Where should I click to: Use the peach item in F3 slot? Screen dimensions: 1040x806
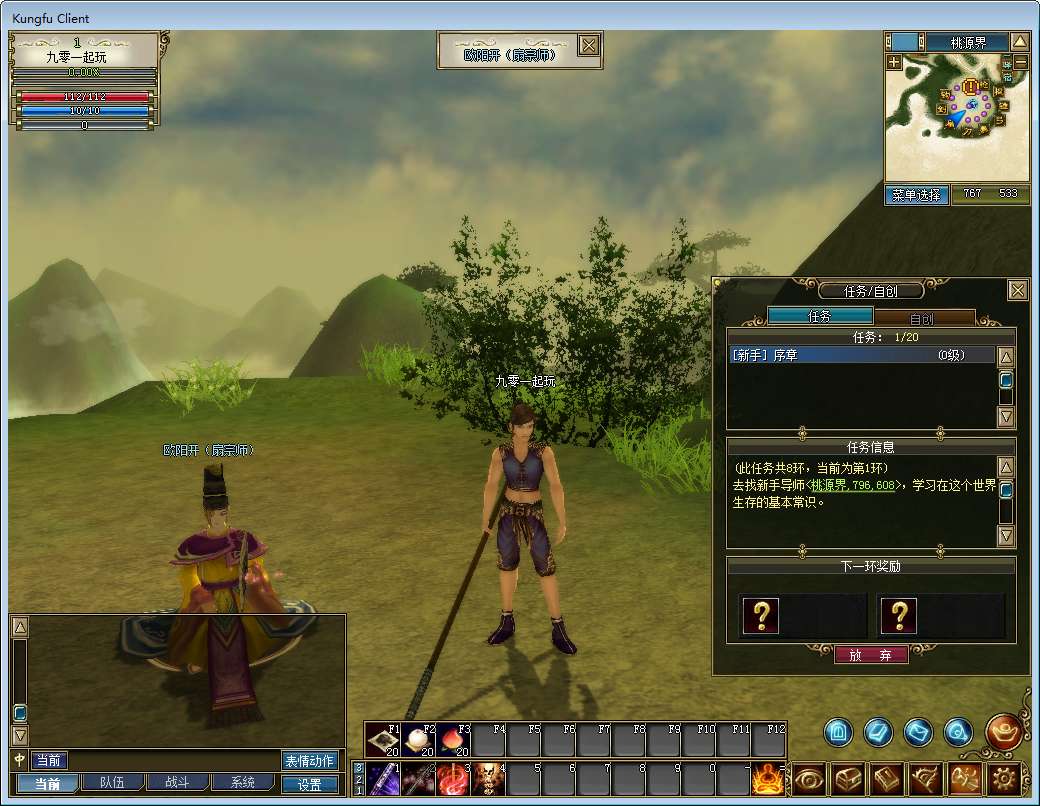point(452,740)
